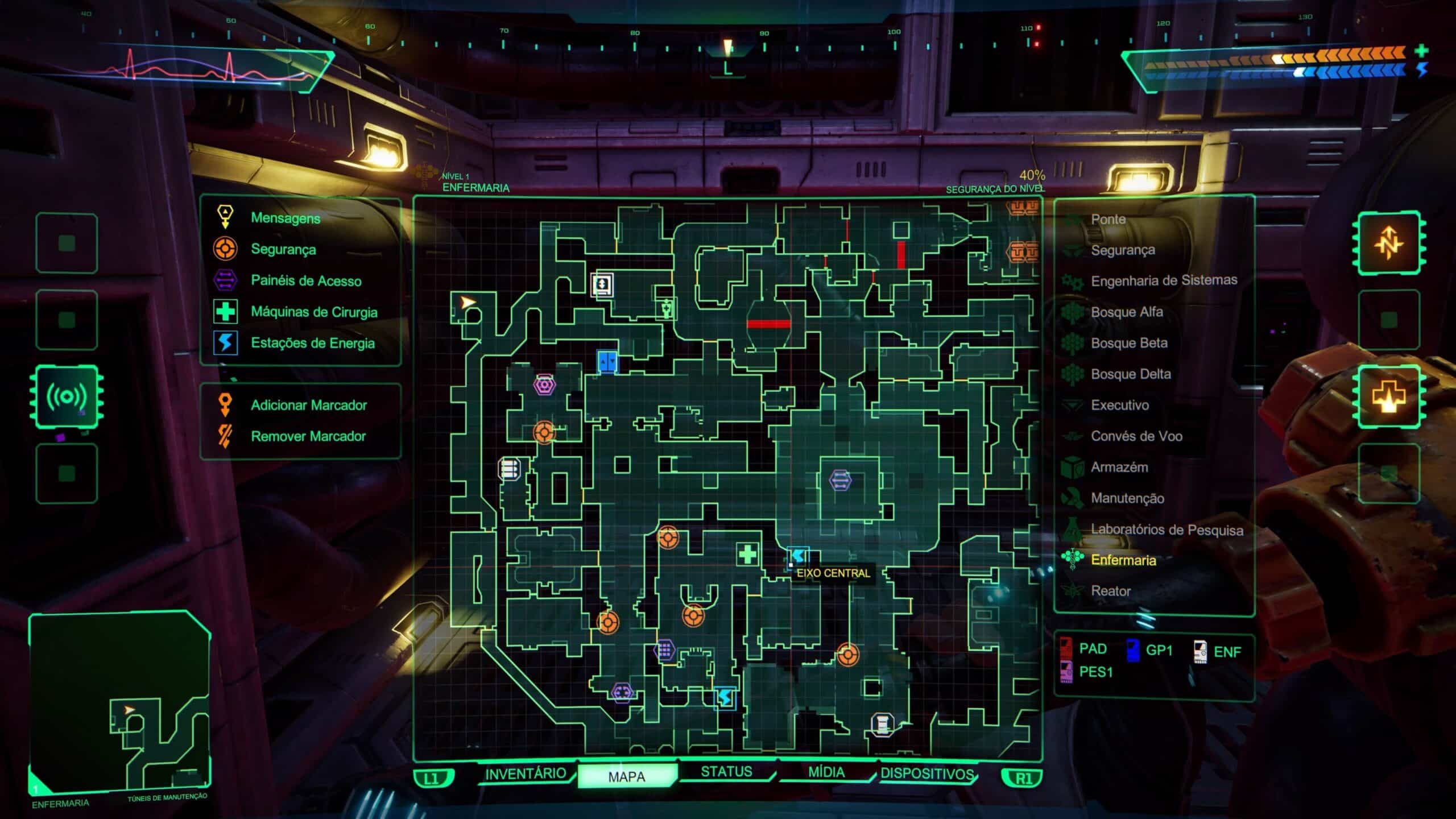Toggle Segurança markers in the map legend

[226, 249]
